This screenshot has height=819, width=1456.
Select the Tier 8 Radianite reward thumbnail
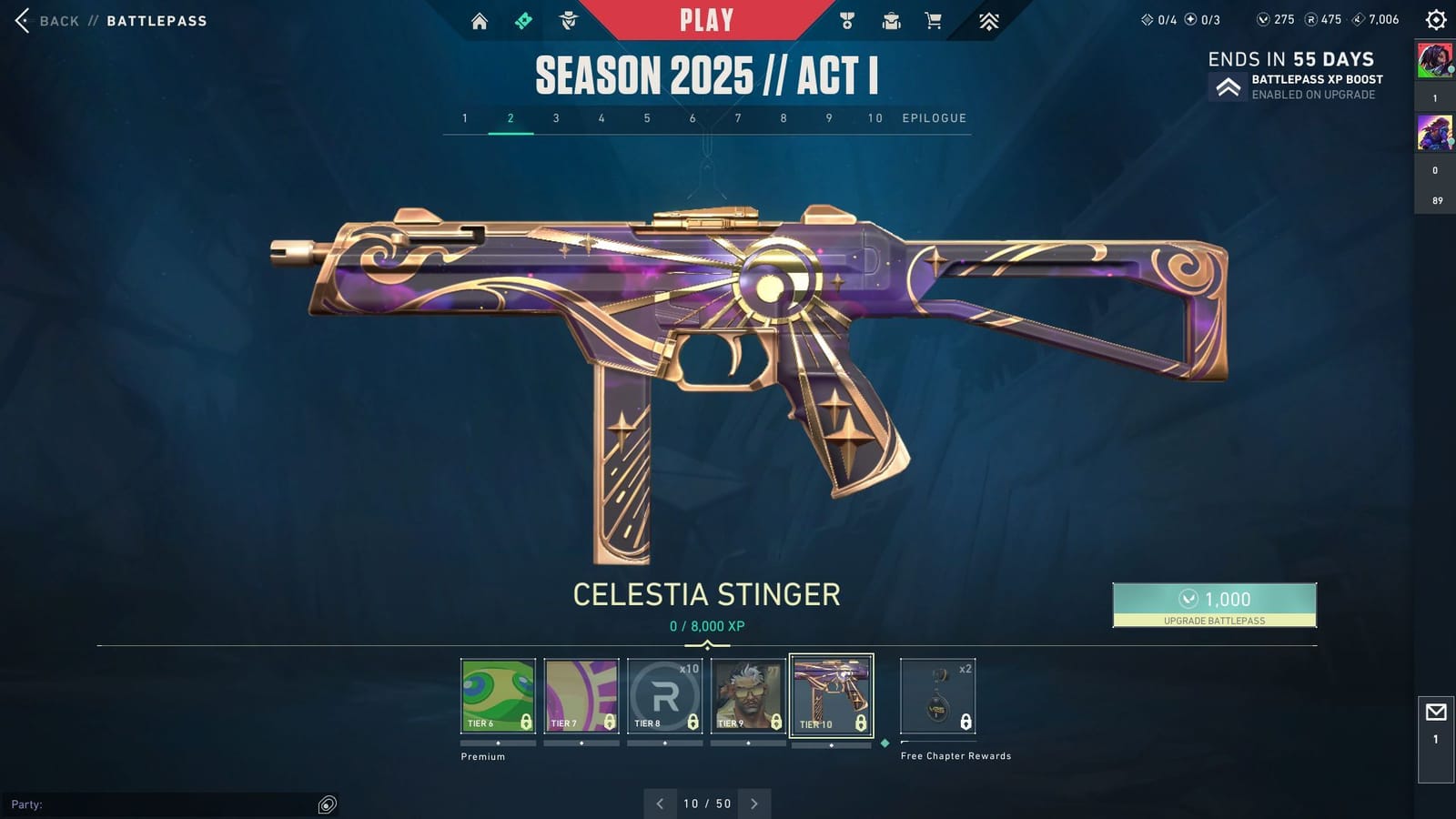pyautogui.click(x=663, y=694)
